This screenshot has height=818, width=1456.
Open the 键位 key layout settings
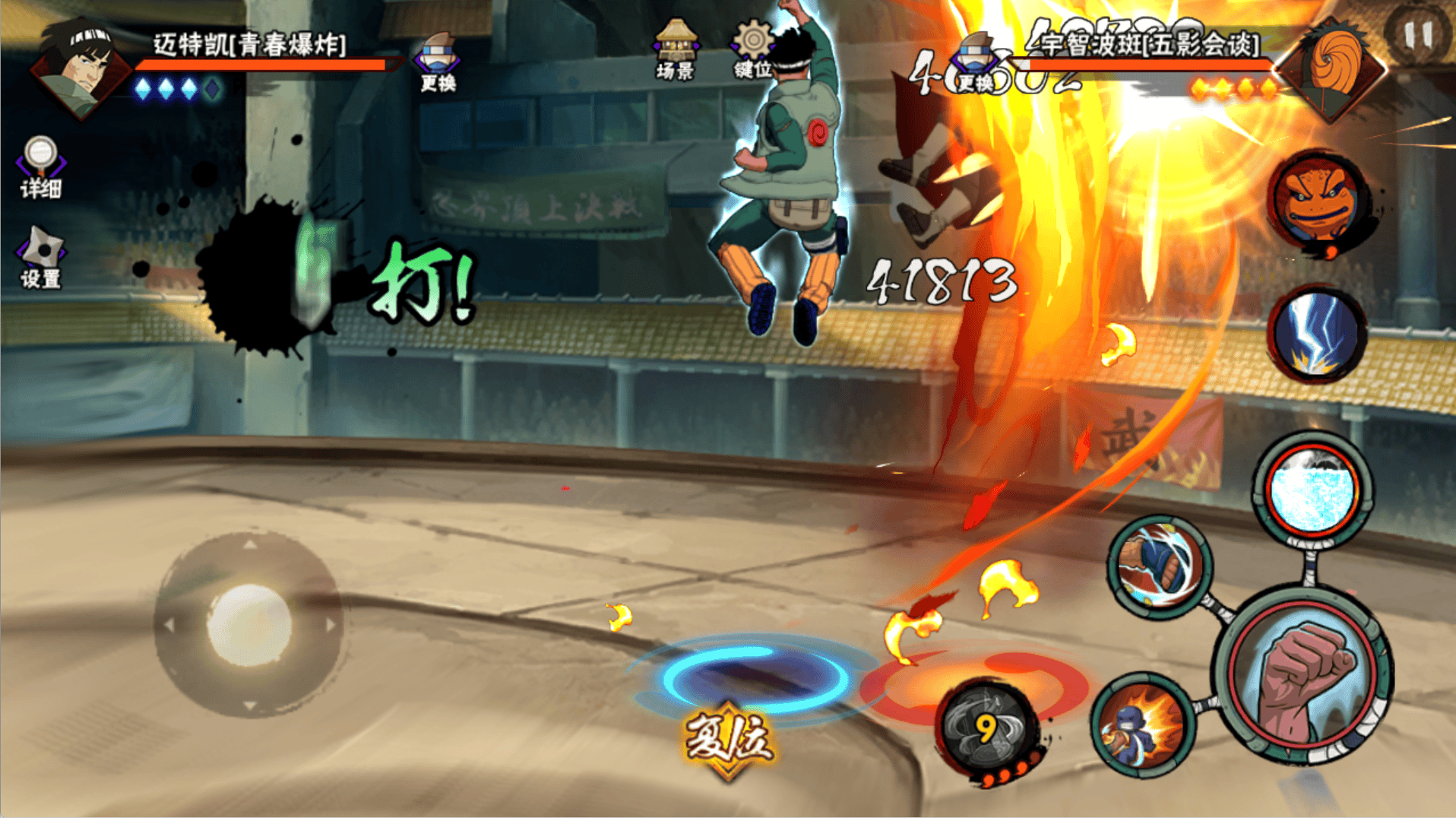click(x=752, y=50)
